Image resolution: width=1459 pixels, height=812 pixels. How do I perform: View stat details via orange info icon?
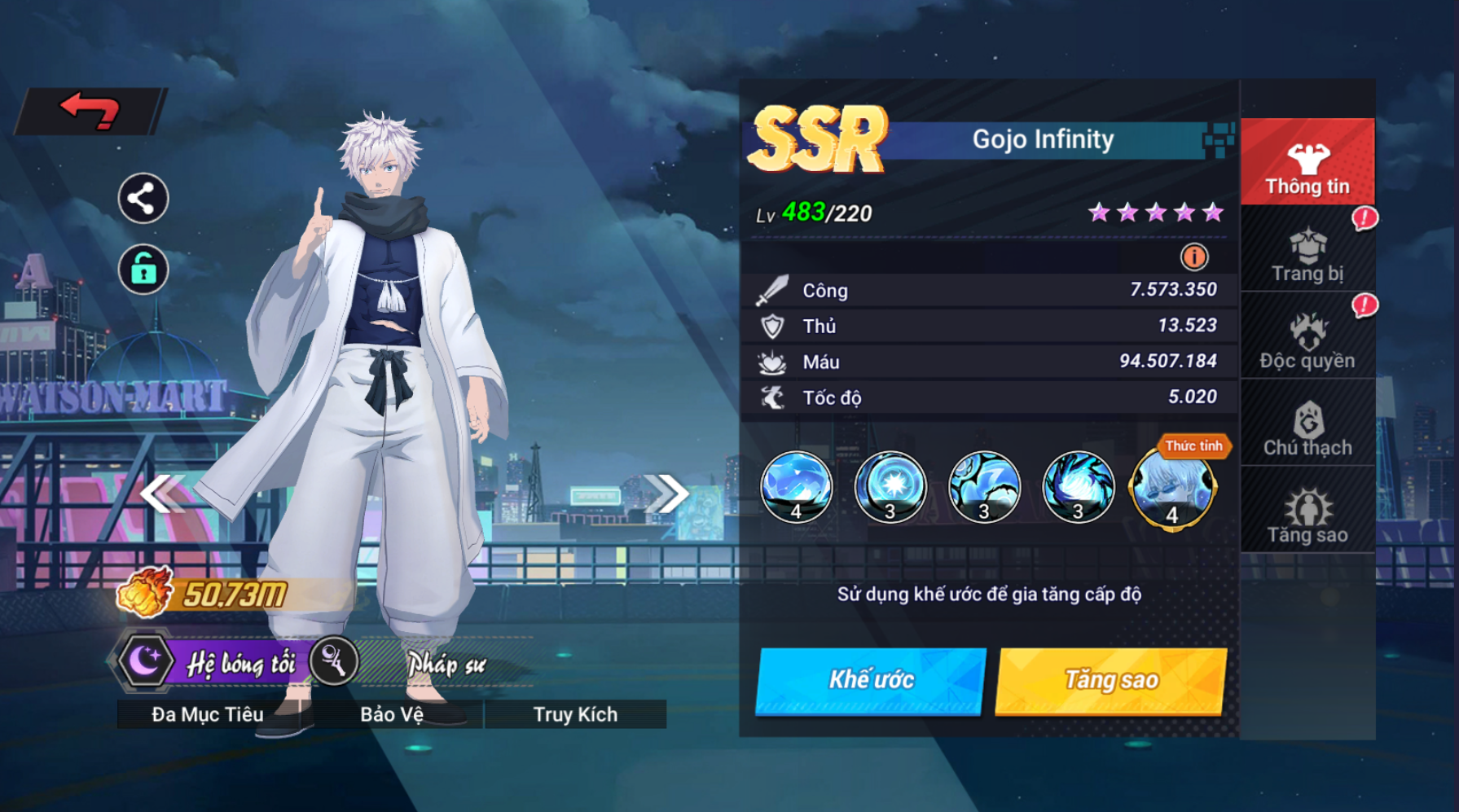coord(1194,257)
